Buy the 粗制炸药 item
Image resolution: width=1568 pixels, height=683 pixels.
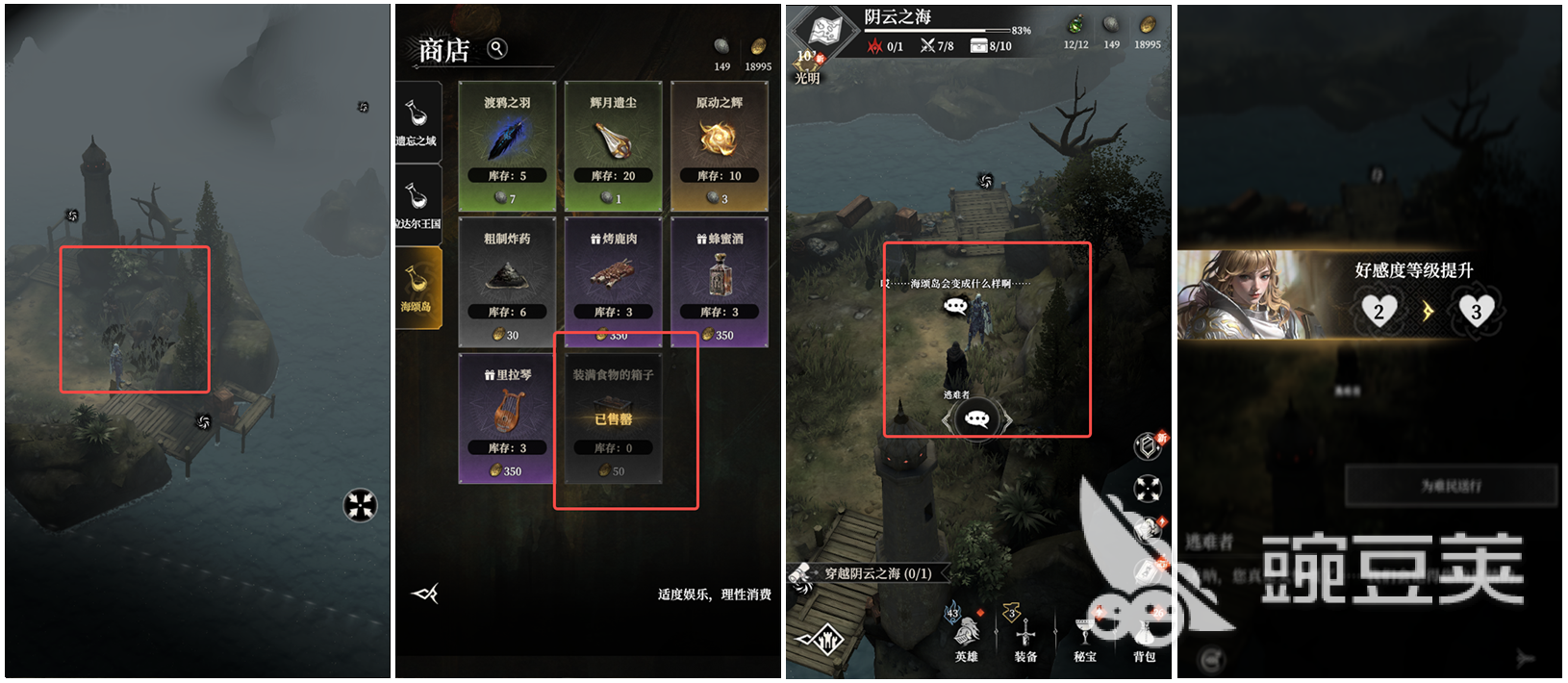(x=507, y=282)
